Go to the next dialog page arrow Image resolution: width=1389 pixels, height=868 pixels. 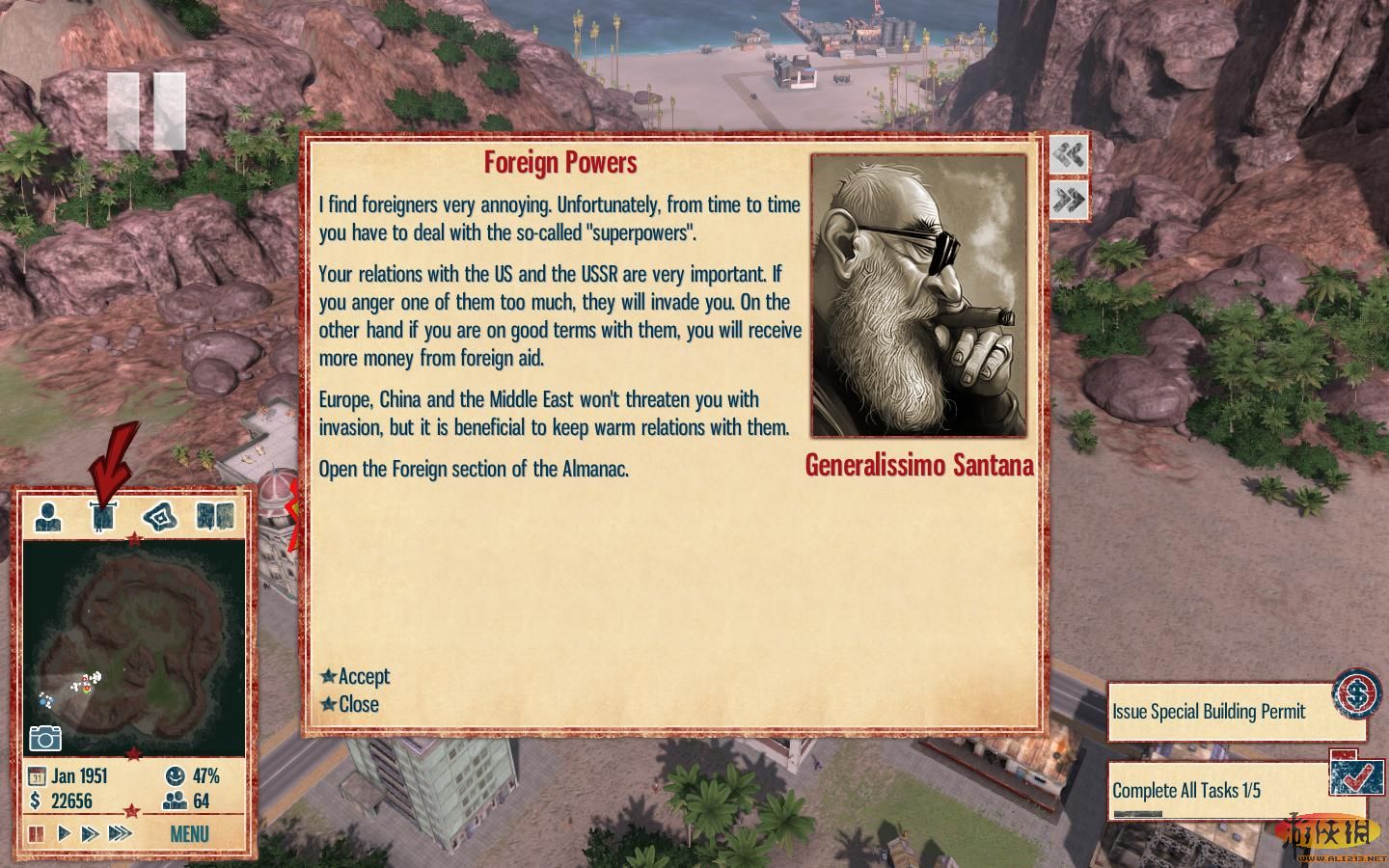[x=1069, y=200]
